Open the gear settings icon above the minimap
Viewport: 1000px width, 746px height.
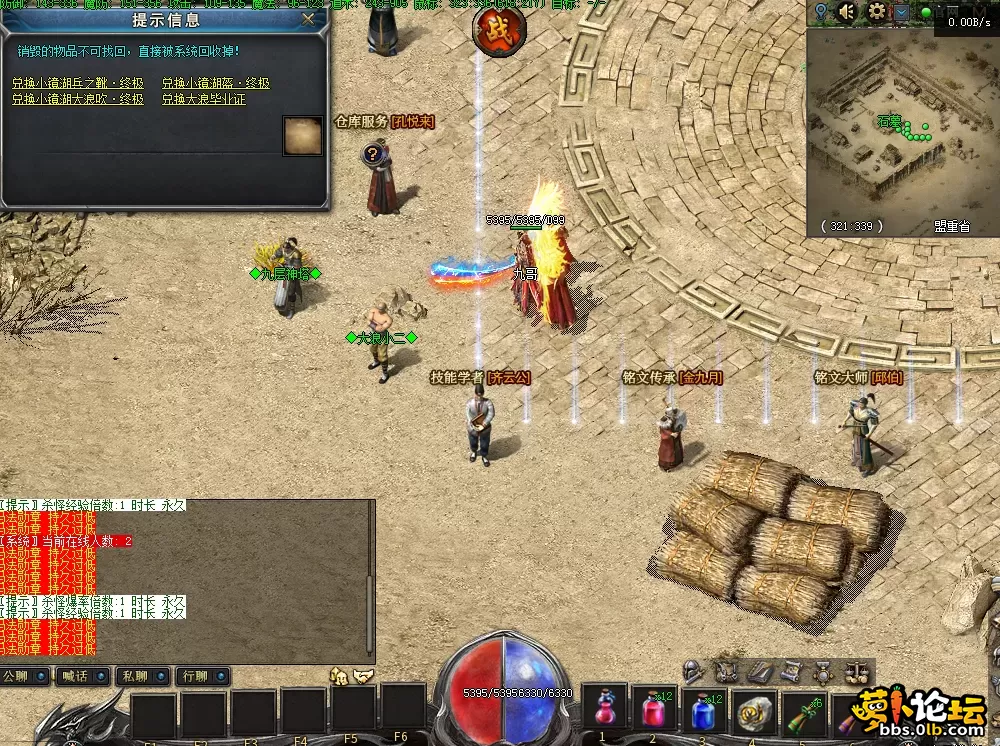click(x=877, y=11)
